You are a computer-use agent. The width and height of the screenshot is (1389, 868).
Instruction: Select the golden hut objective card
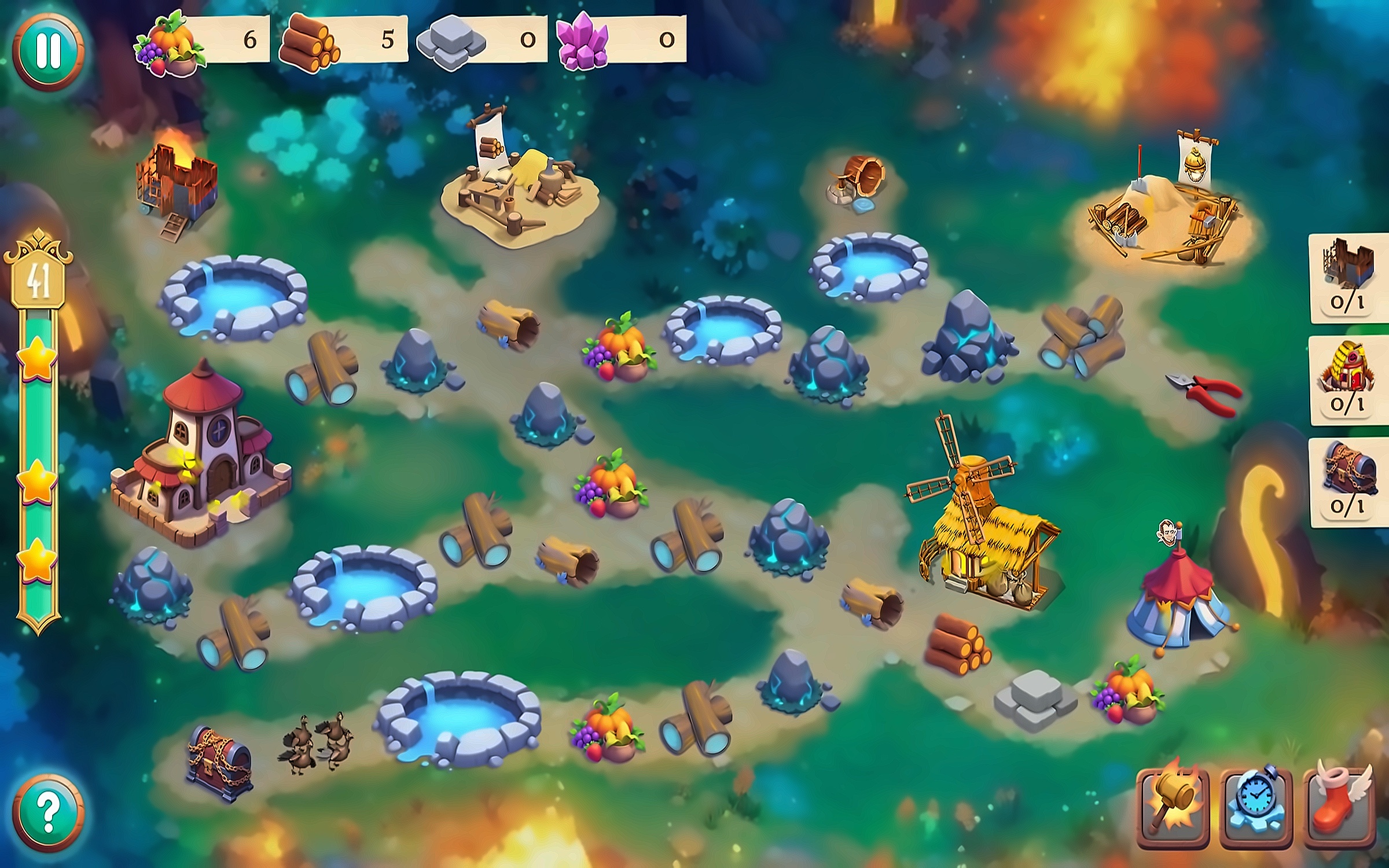click(1348, 380)
